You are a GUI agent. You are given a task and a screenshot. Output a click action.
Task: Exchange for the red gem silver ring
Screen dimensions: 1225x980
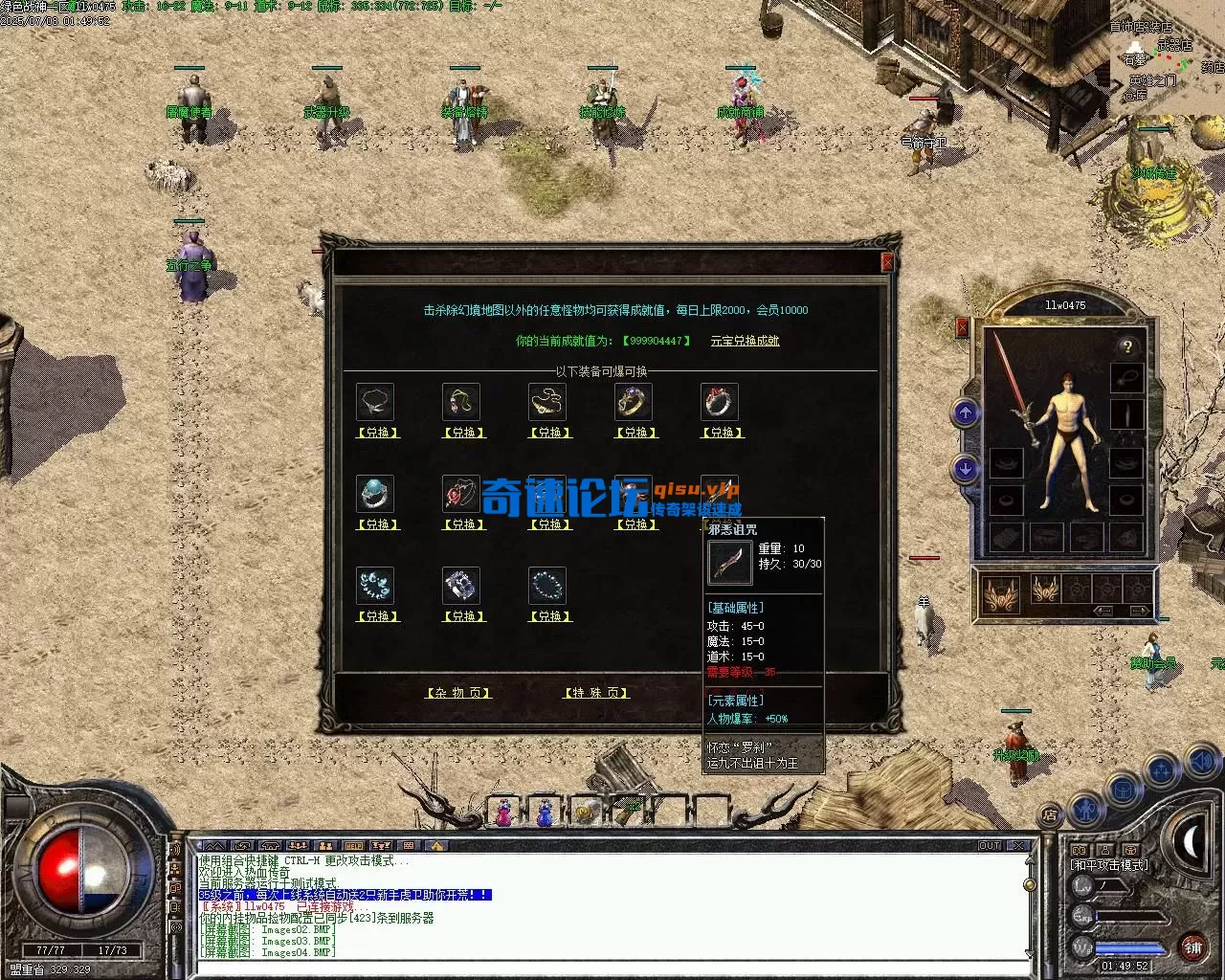[x=722, y=433]
